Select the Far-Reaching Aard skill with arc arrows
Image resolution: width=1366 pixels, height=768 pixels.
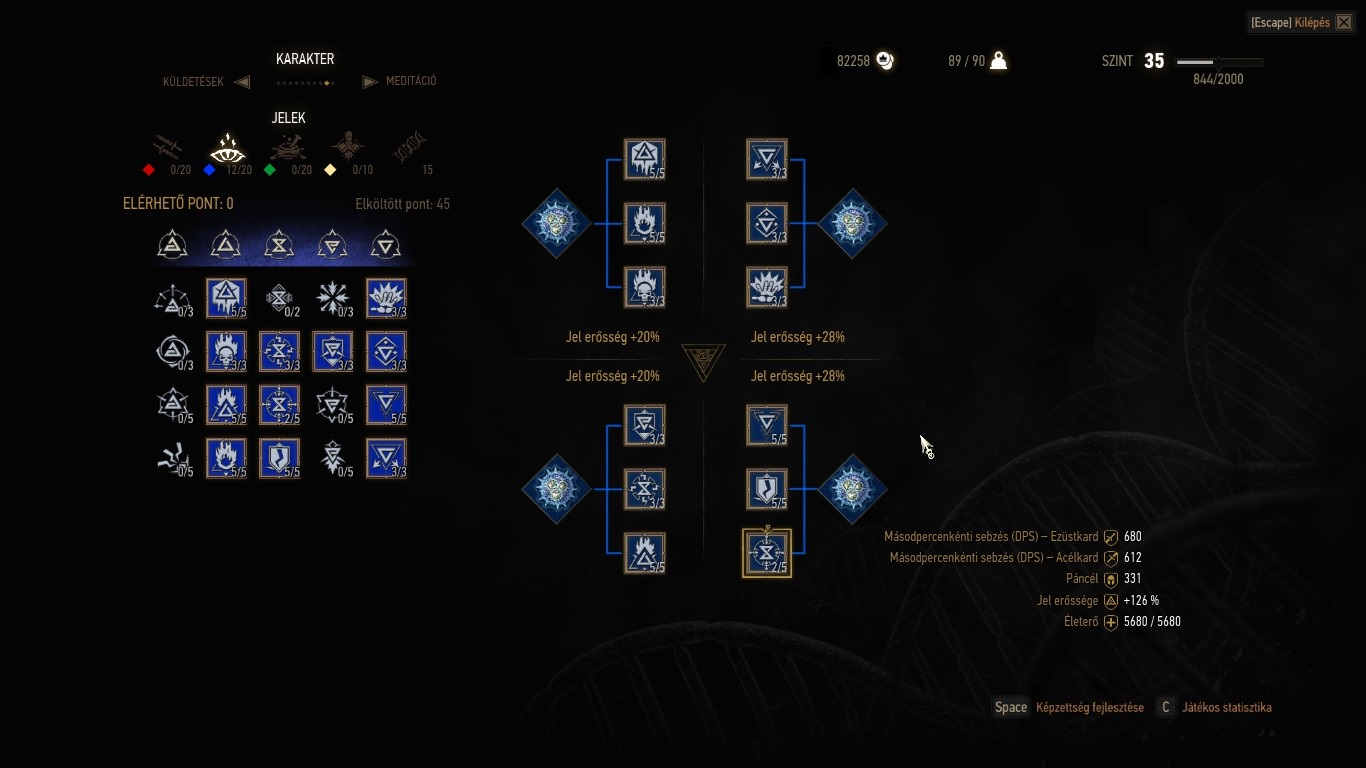(x=171, y=298)
